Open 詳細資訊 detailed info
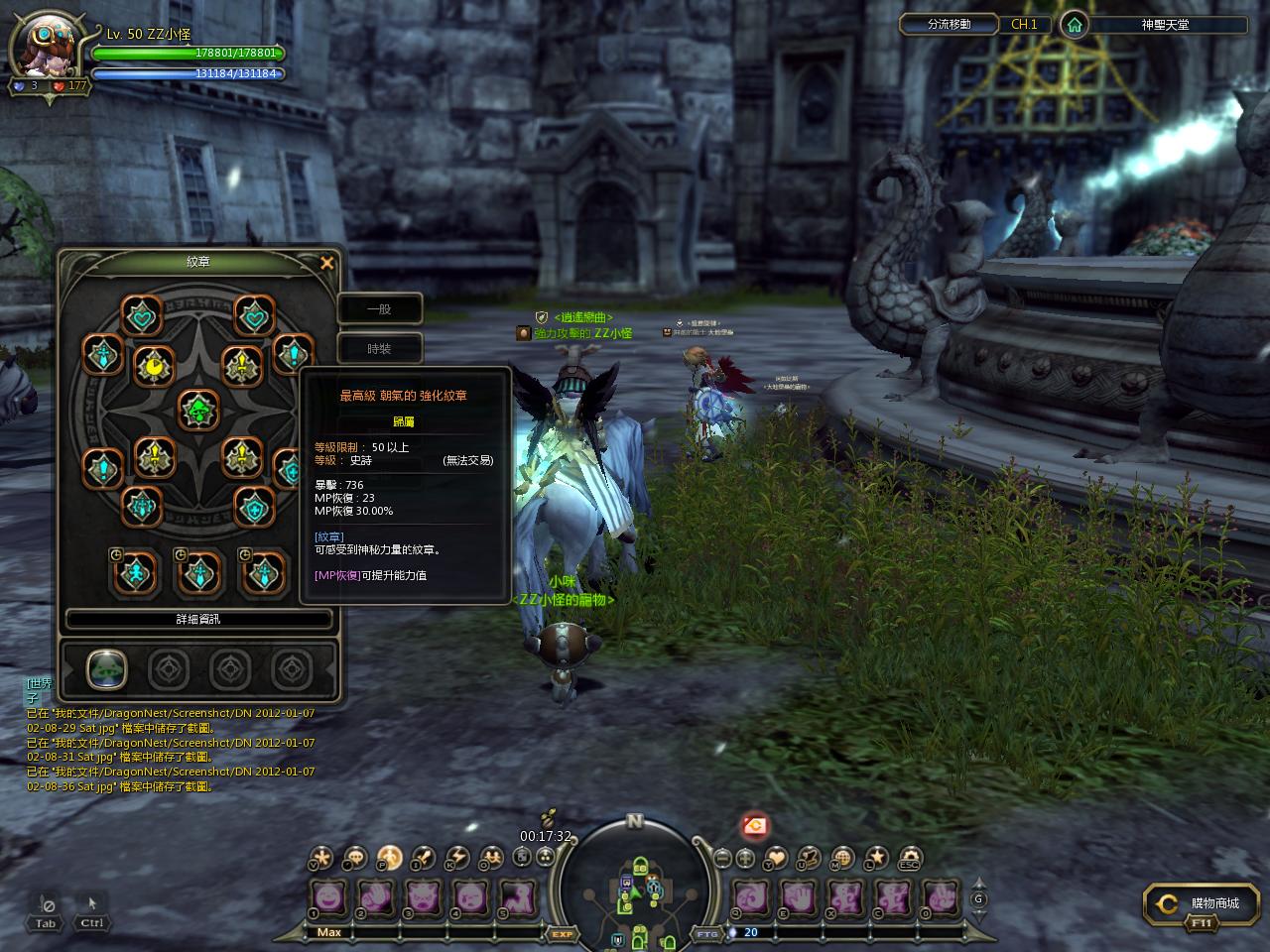This screenshot has height=952, width=1270. point(198,619)
